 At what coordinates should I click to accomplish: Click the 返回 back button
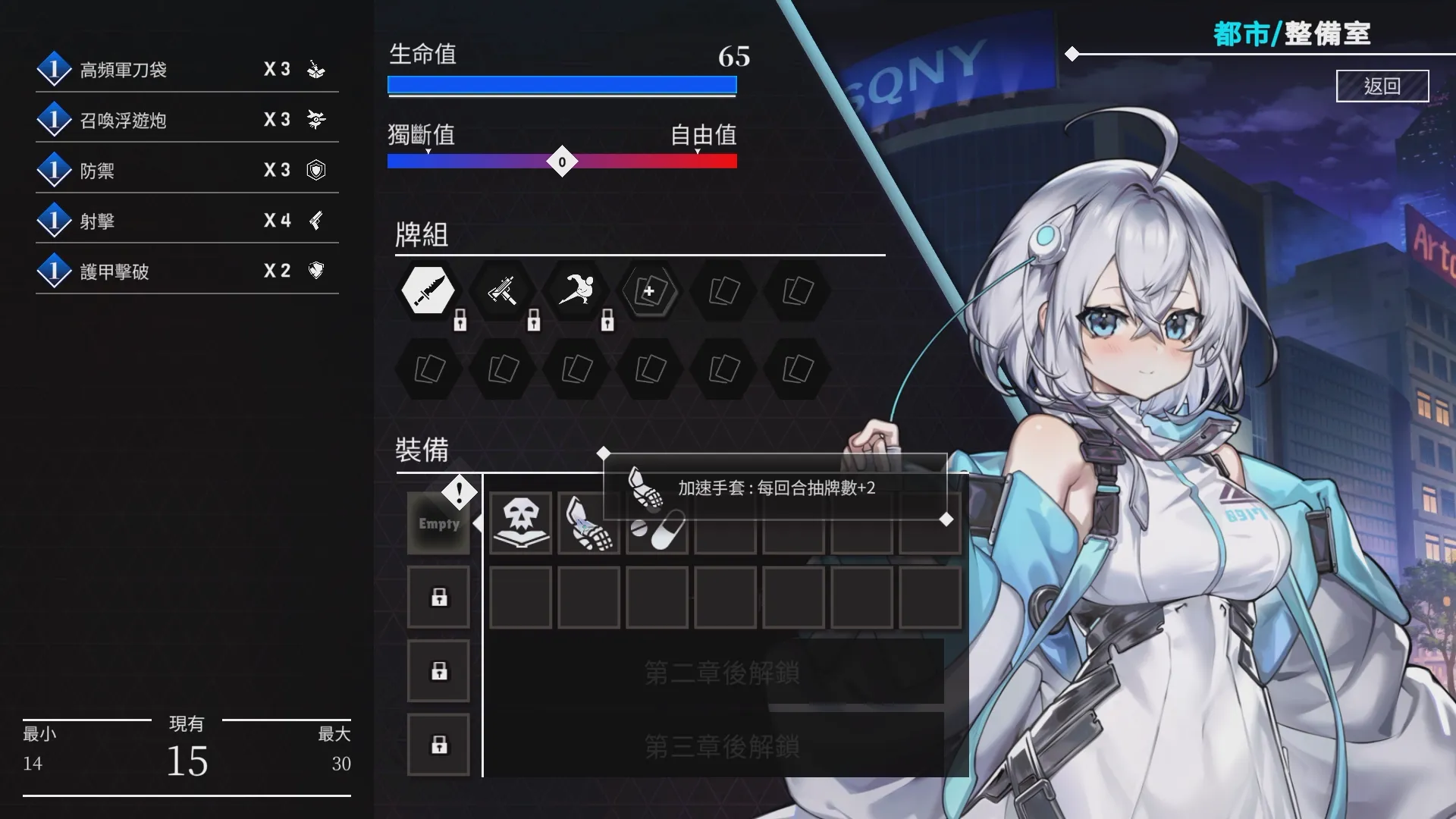(1382, 86)
